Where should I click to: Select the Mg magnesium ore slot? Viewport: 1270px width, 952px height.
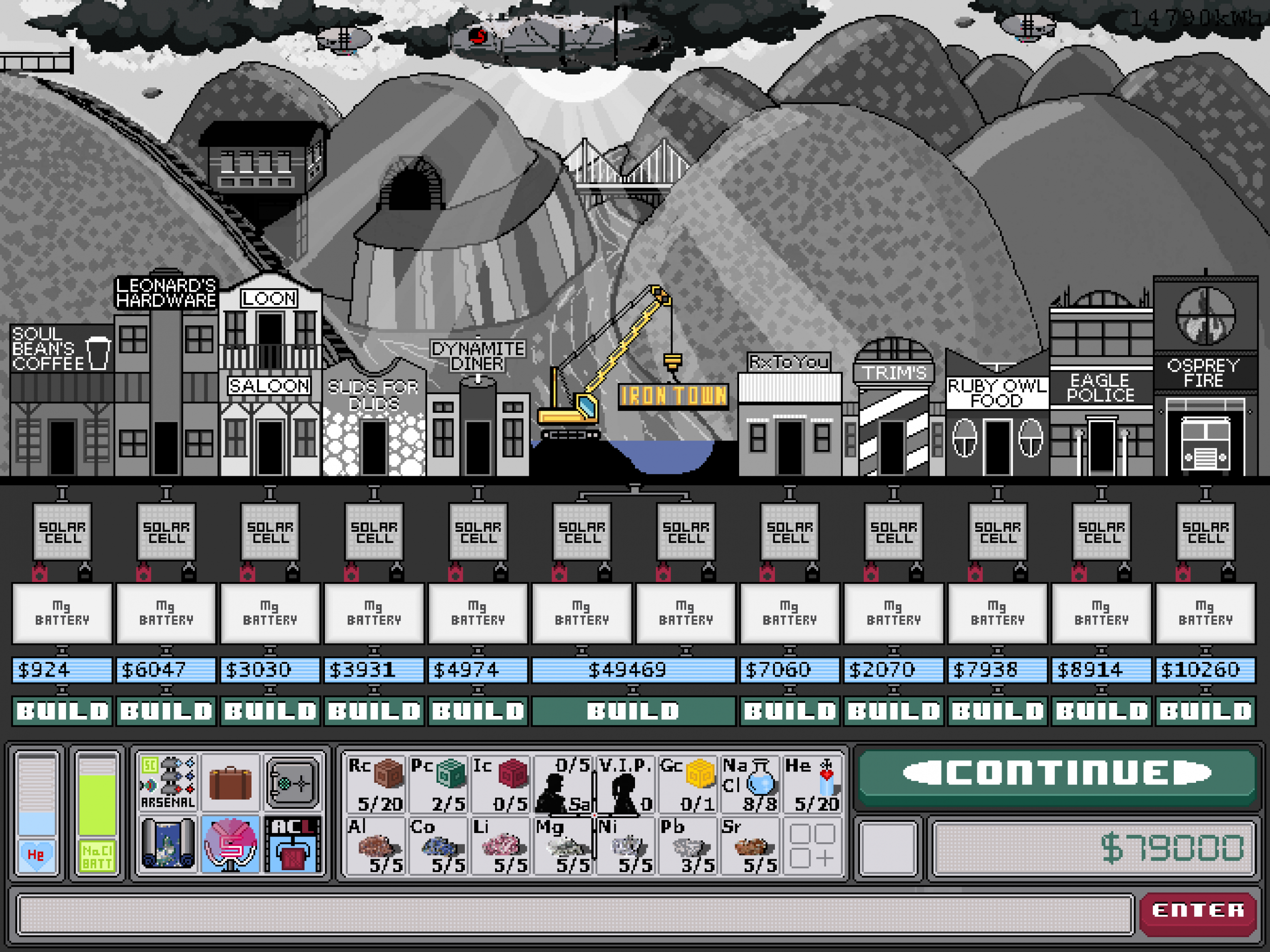point(563,845)
